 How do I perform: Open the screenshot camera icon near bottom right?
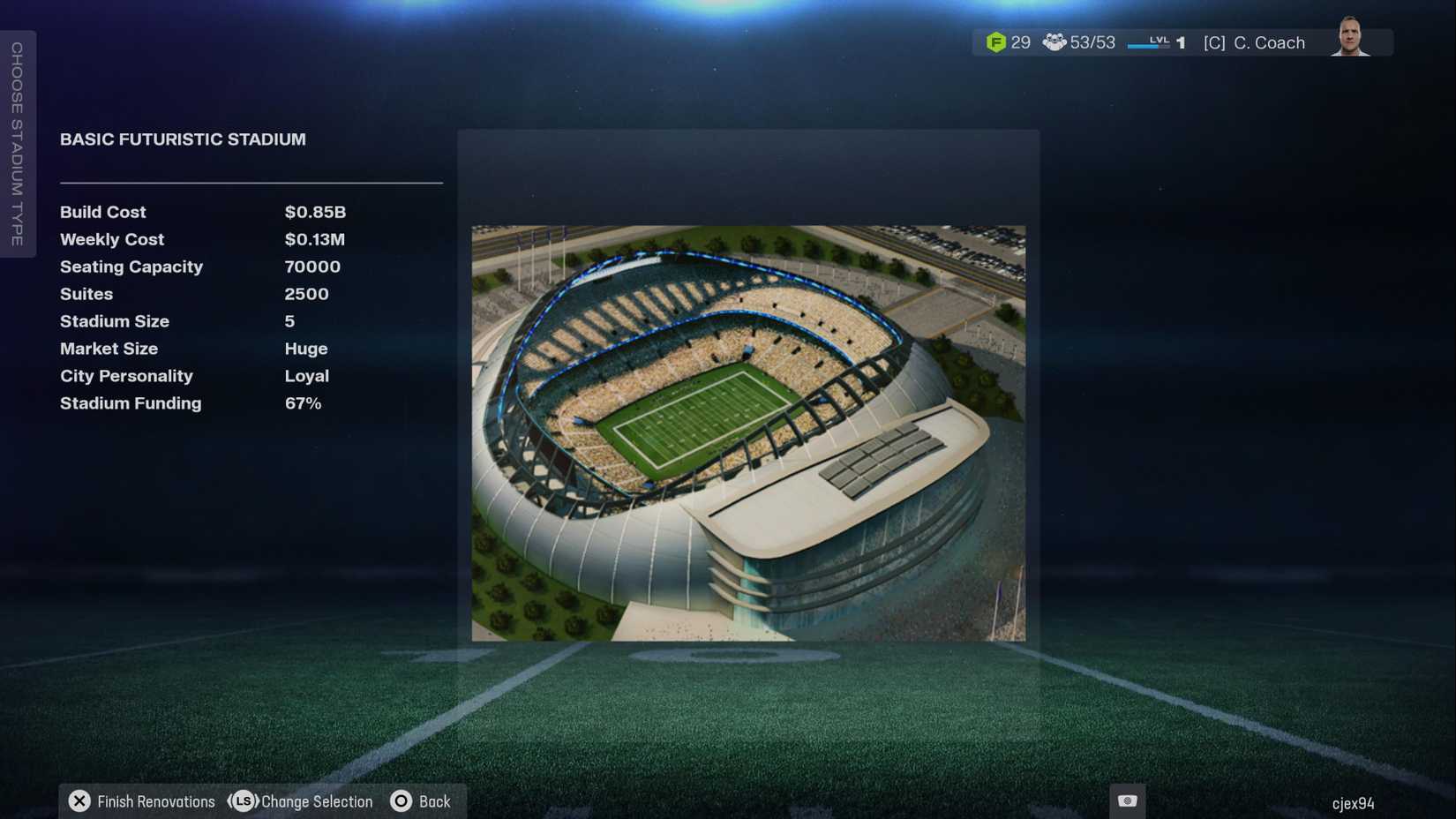[1127, 799]
